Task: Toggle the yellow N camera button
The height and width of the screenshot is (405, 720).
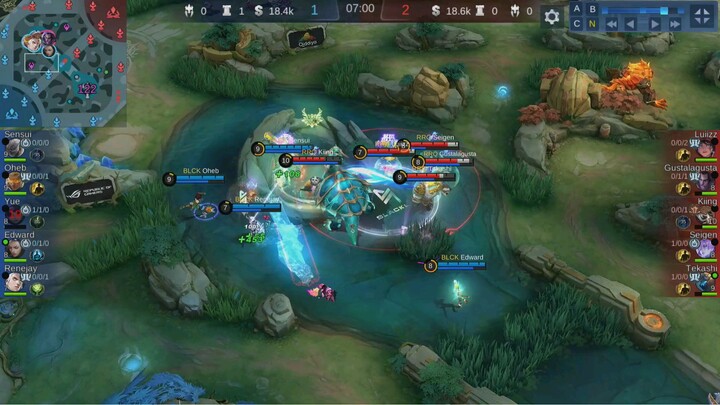Action: tap(593, 24)
